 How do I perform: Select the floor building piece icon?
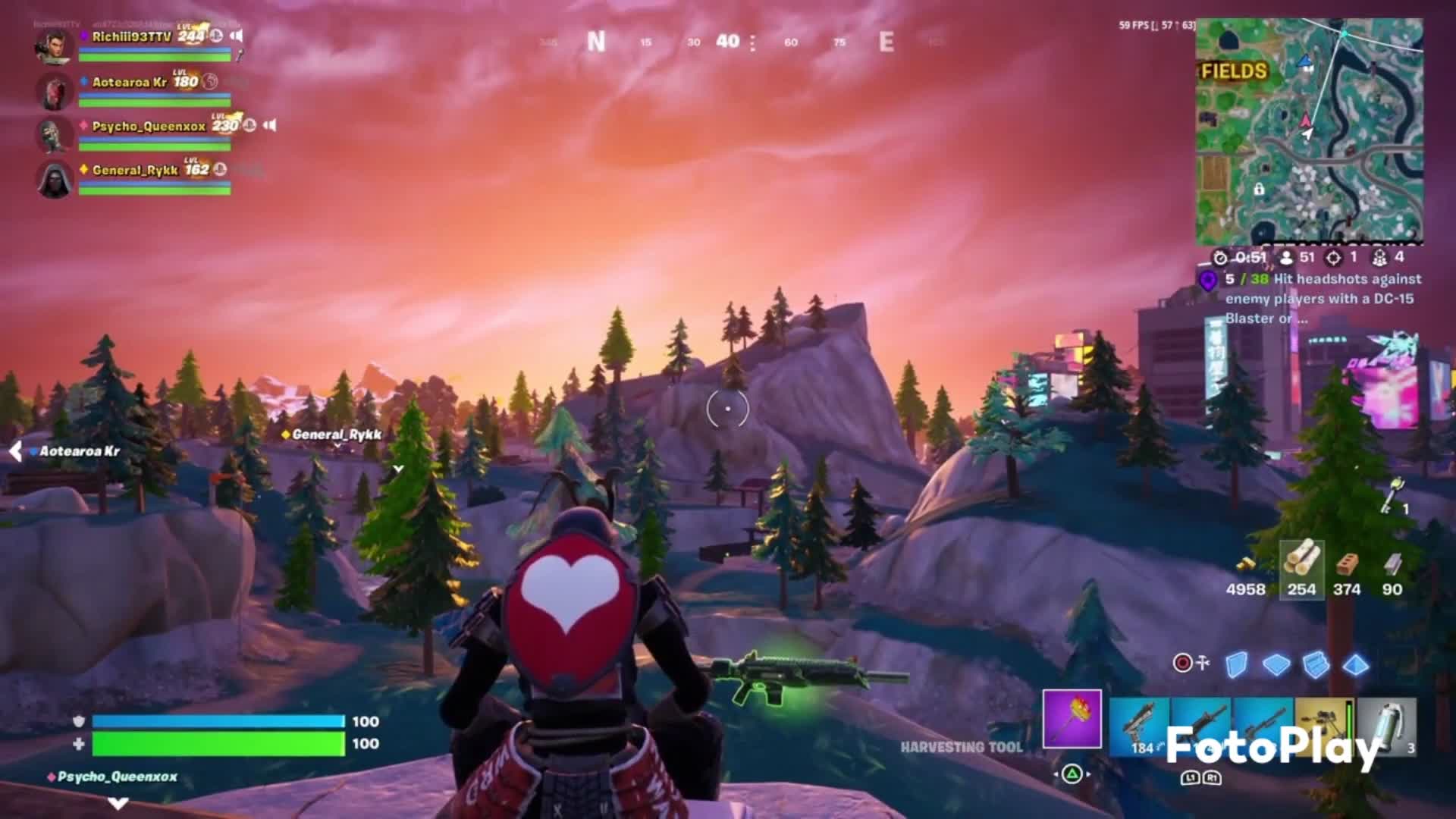coord(1276,665)
